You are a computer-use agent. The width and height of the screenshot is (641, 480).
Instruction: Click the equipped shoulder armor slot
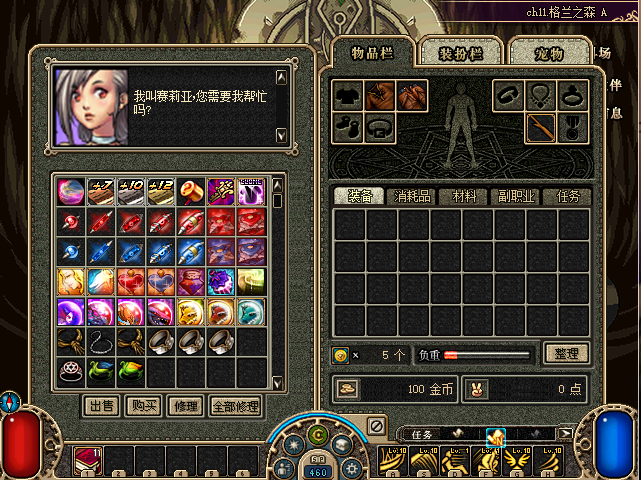380,96
